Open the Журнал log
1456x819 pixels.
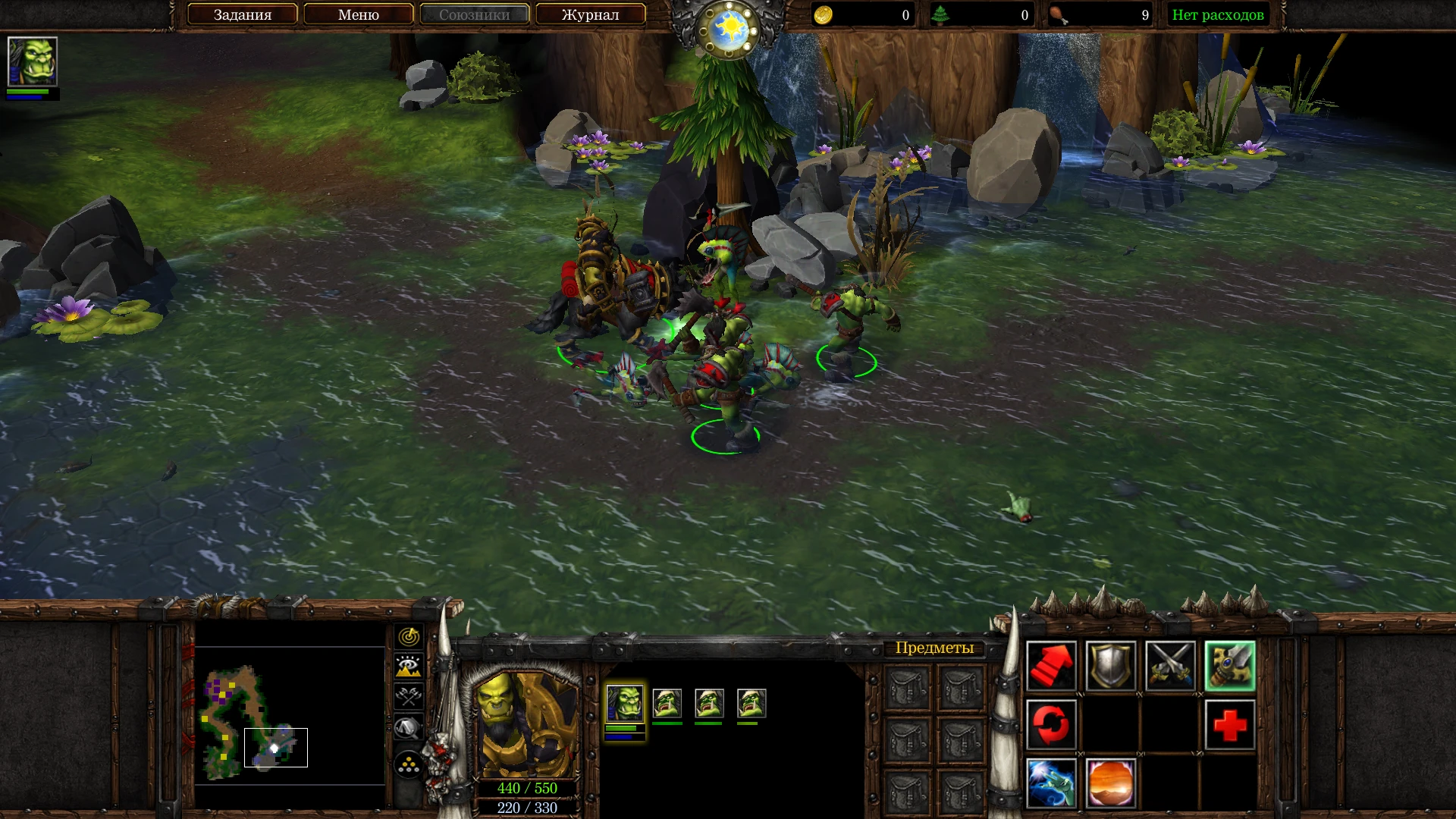click(x=591, y=14)
